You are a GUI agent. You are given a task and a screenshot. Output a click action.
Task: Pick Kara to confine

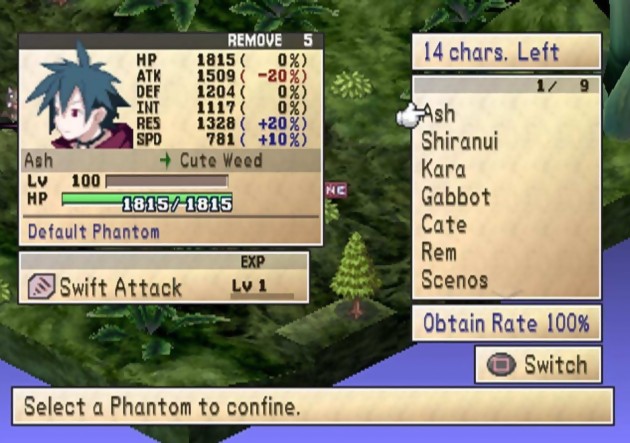pyautogui.click(x=443, y=169)
